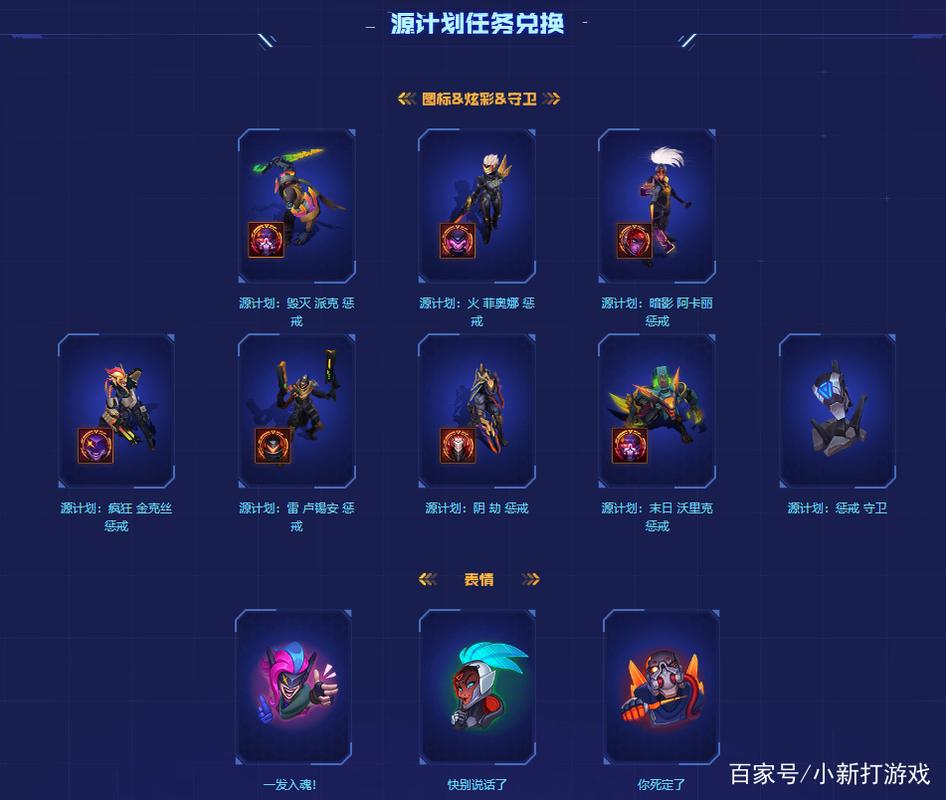Pick the 暗影 阿卡丽 惩戒 reward card
Screen dimensions: 946x800
[657, 206]
